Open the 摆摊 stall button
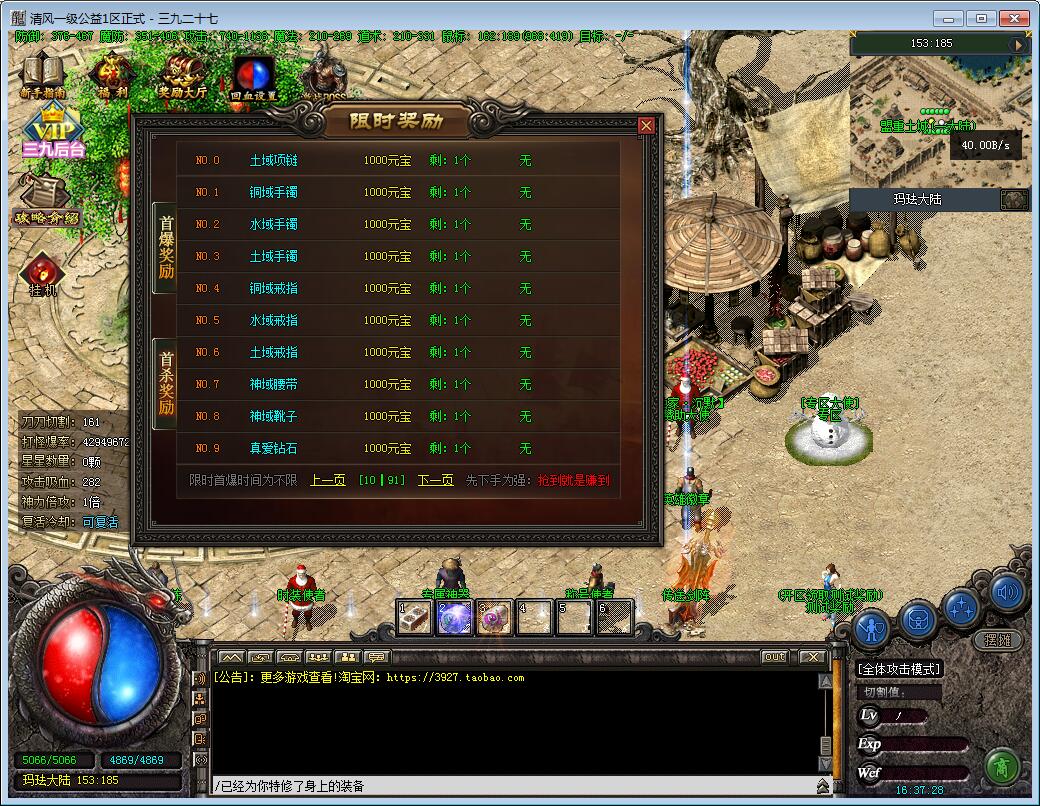 [997, 640]
